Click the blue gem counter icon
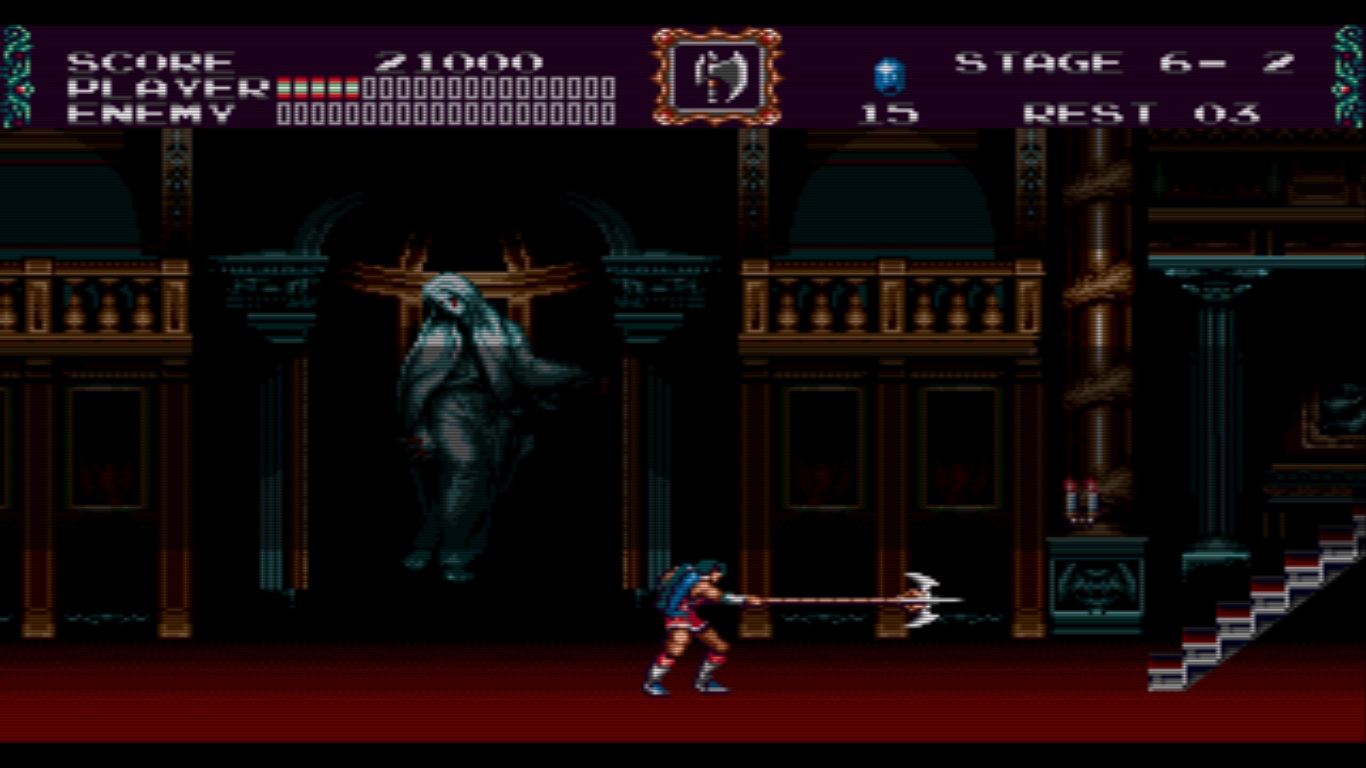This screenshot has height=768, width=1366. 889,76
